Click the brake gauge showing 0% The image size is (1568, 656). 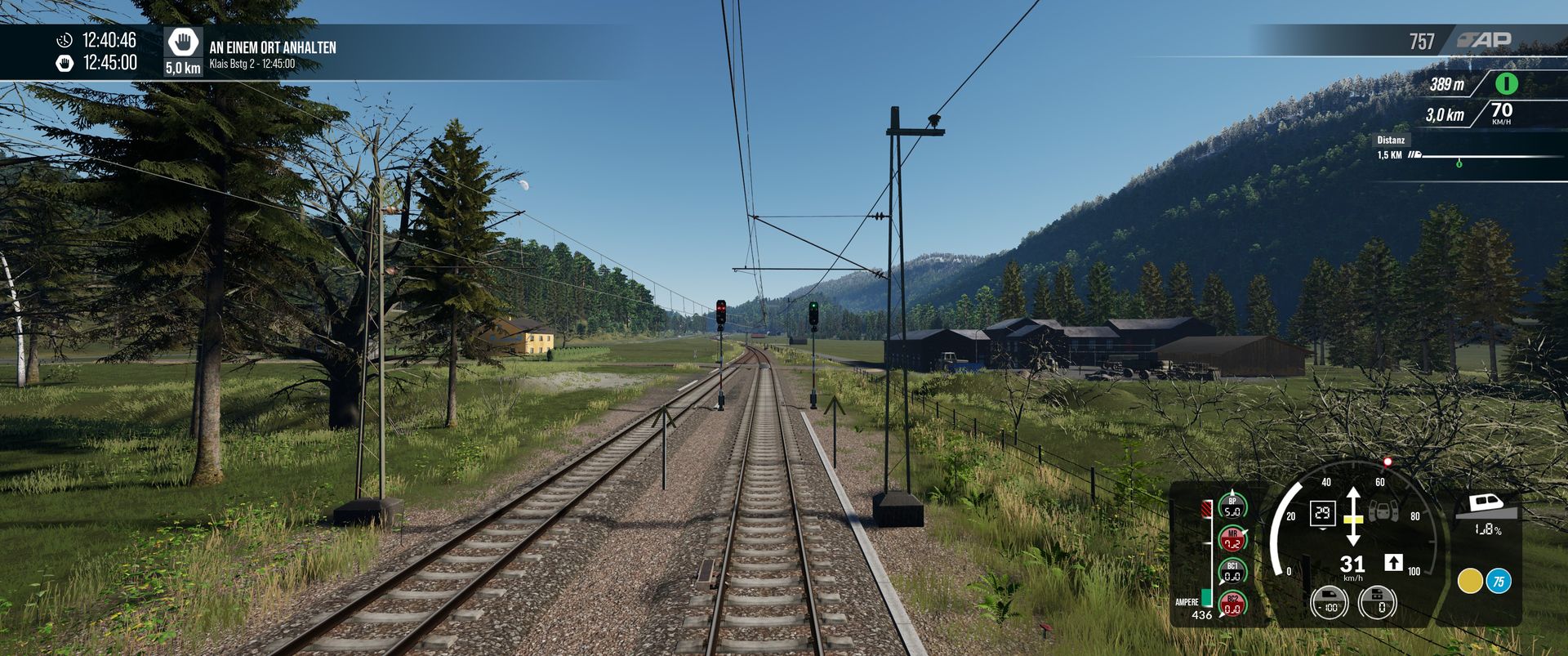tap(1378, 603)
